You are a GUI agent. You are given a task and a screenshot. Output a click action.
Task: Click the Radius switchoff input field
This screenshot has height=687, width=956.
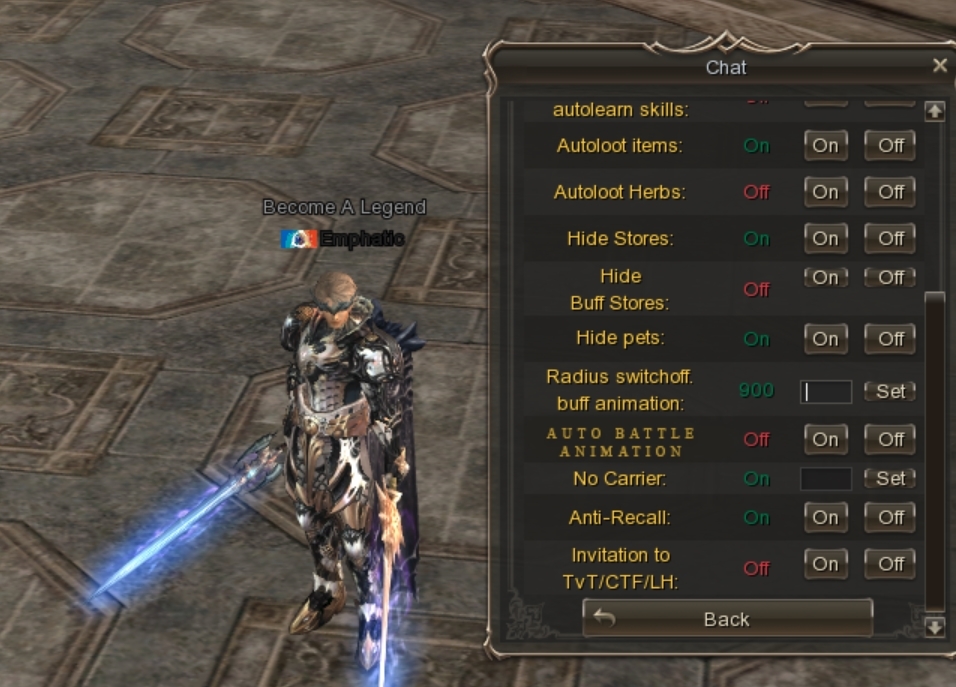(826, 391)
